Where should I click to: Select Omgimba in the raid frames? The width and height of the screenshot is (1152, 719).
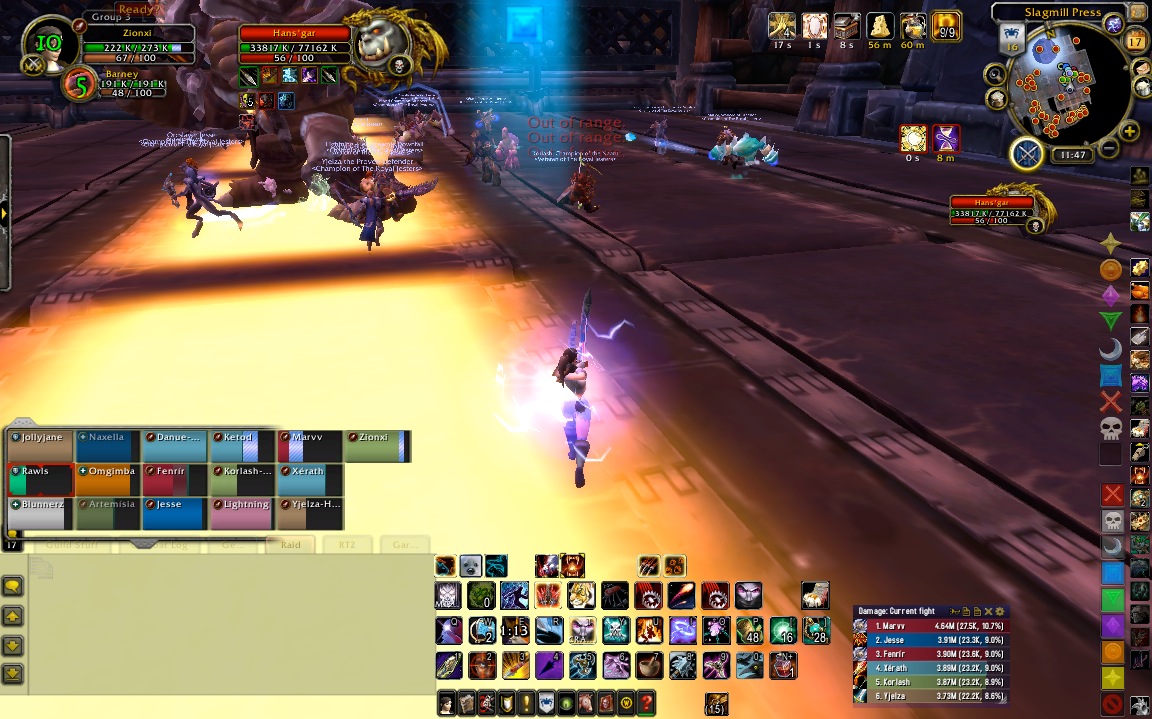(x=108, y=479)
